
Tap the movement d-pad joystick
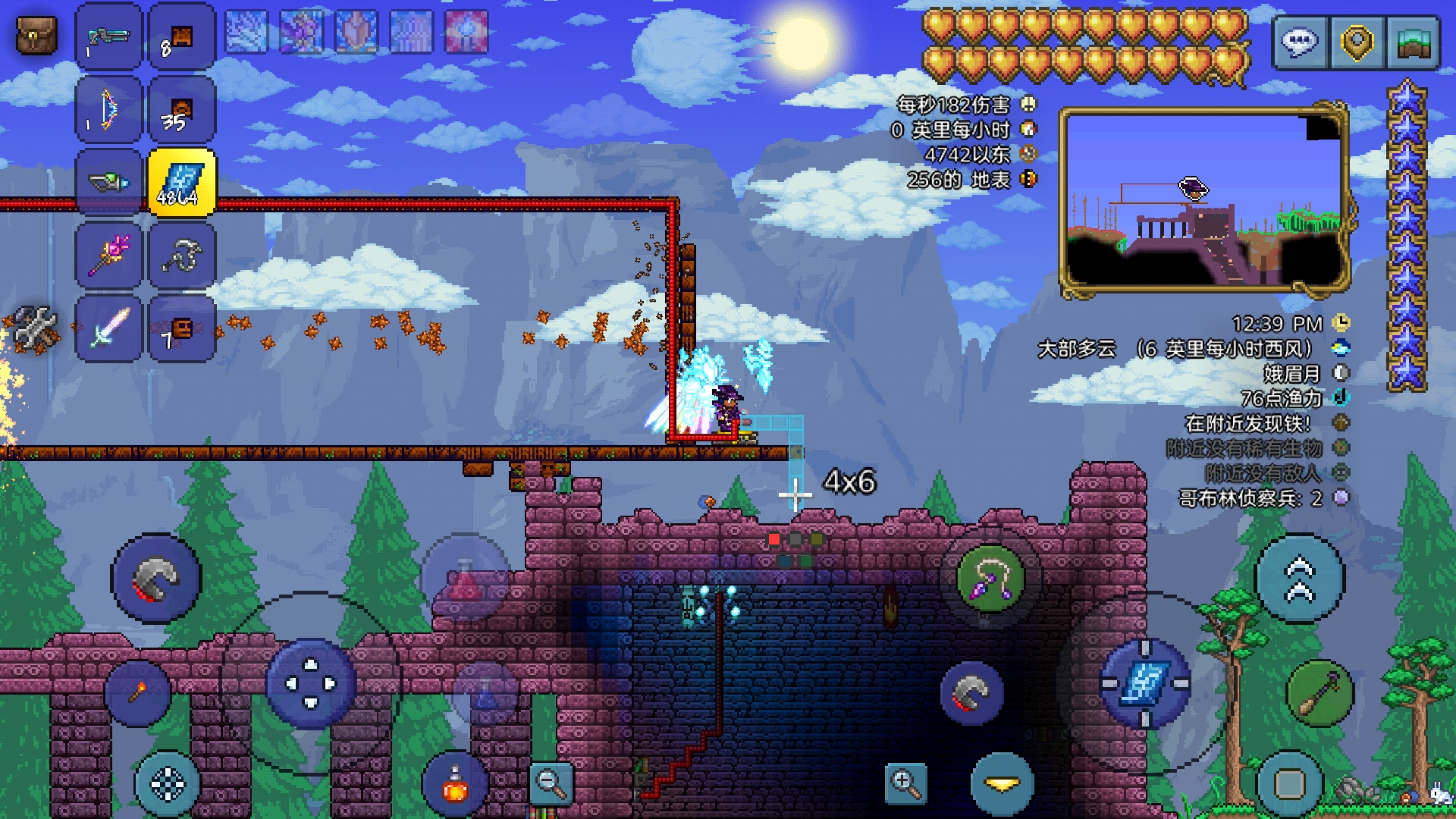(311, 684)
